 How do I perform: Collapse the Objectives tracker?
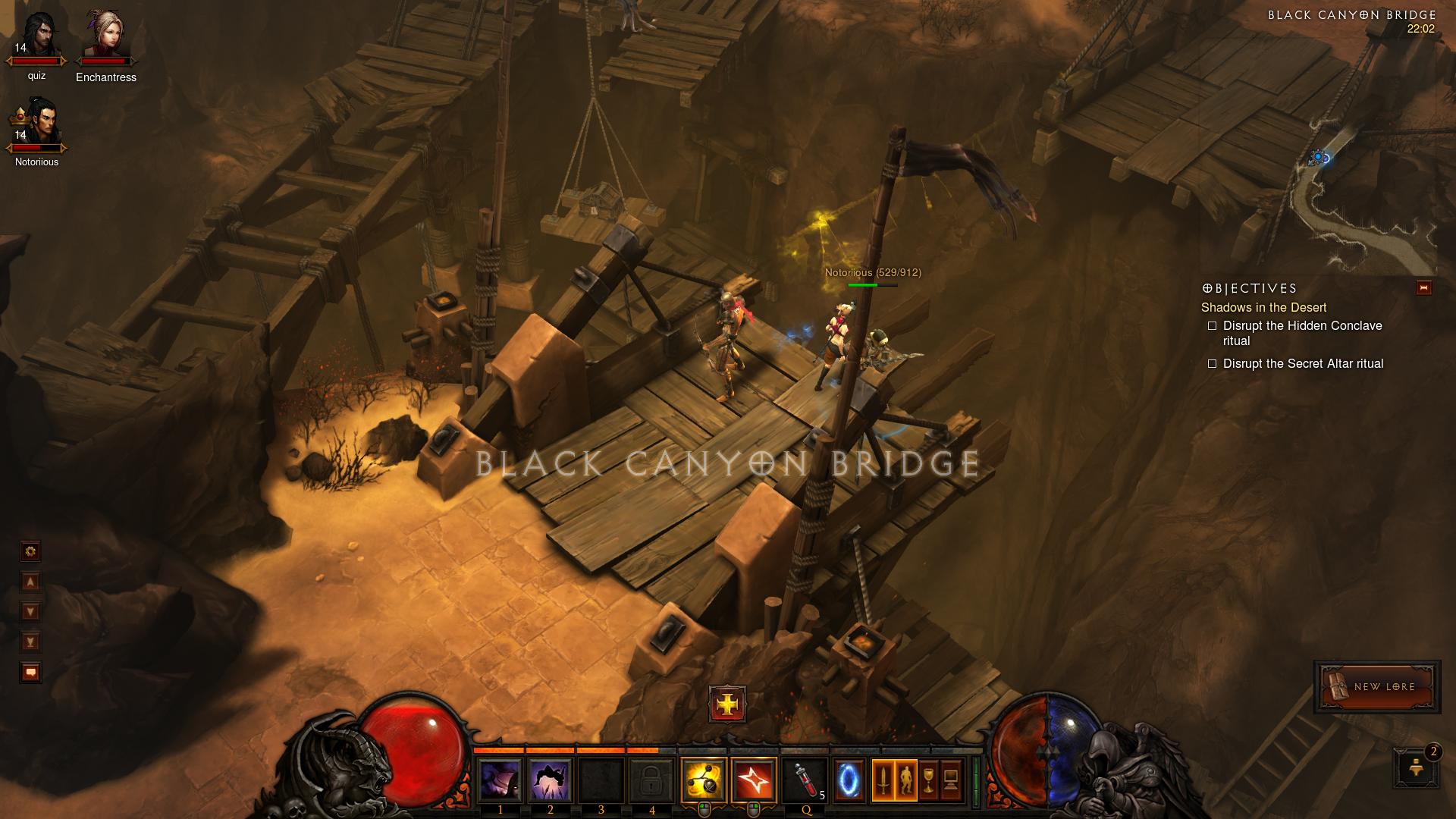(x=1423, y=288)
